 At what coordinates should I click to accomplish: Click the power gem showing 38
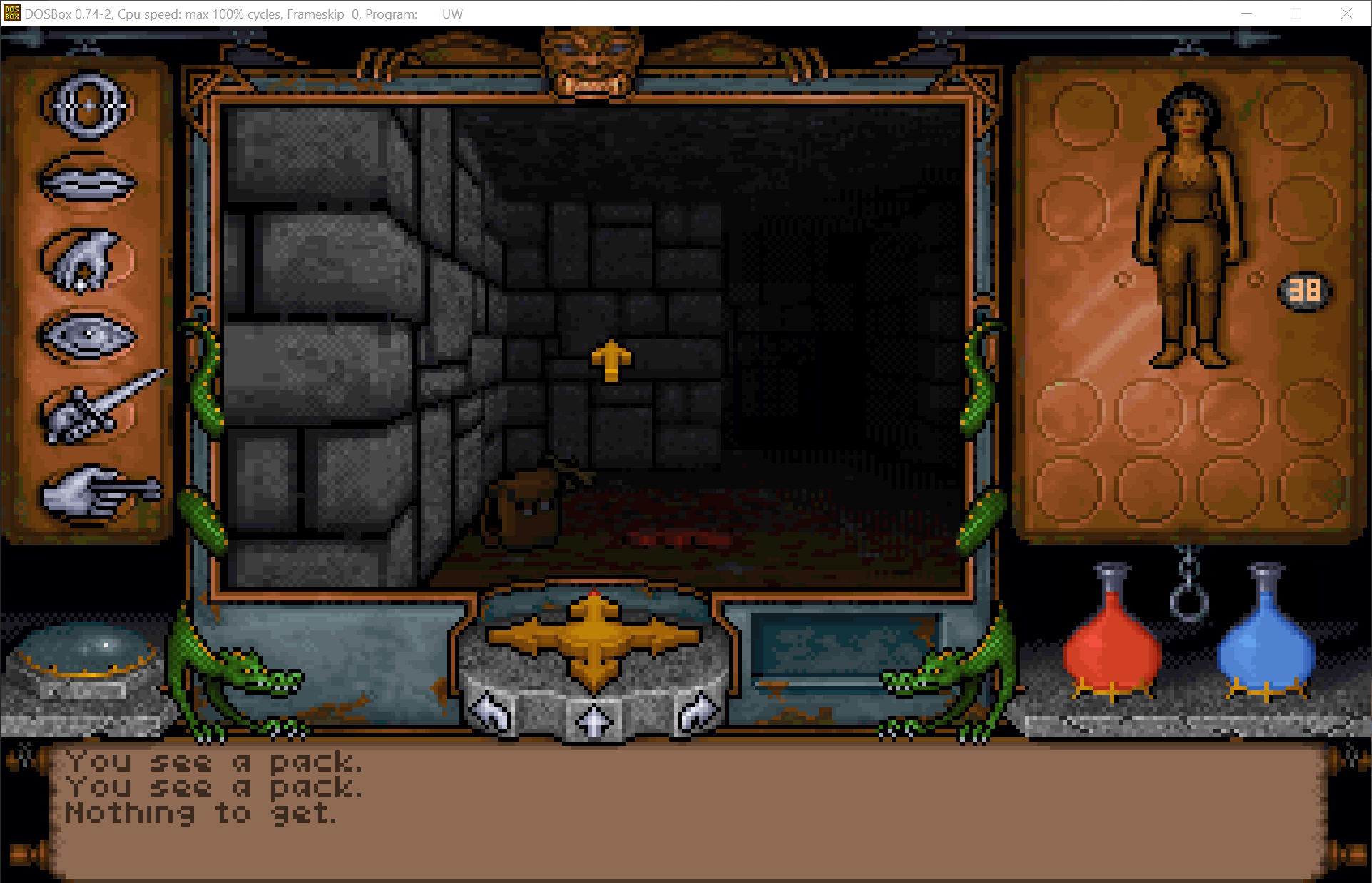tap(1304, 290)
